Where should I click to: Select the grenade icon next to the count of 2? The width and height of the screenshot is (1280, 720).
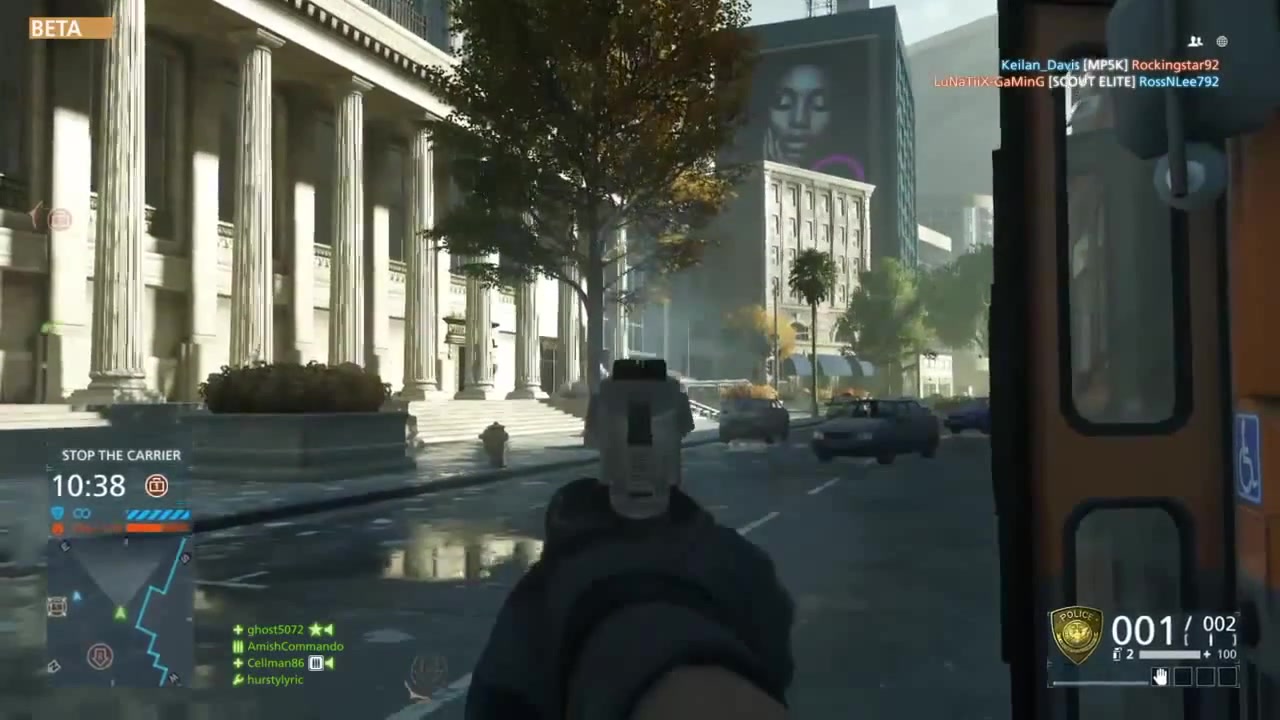point(1117,653)
